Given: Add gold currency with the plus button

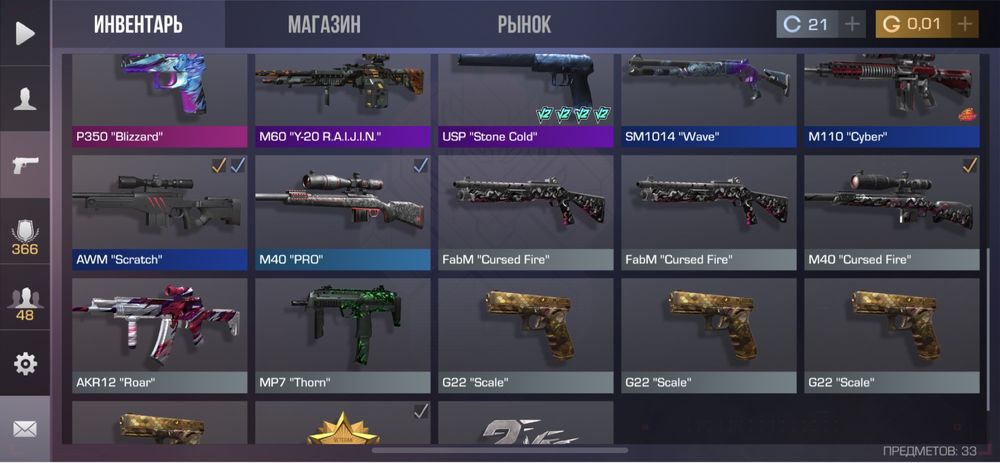Looking at the screenshot, I should [x=964, y=24].
